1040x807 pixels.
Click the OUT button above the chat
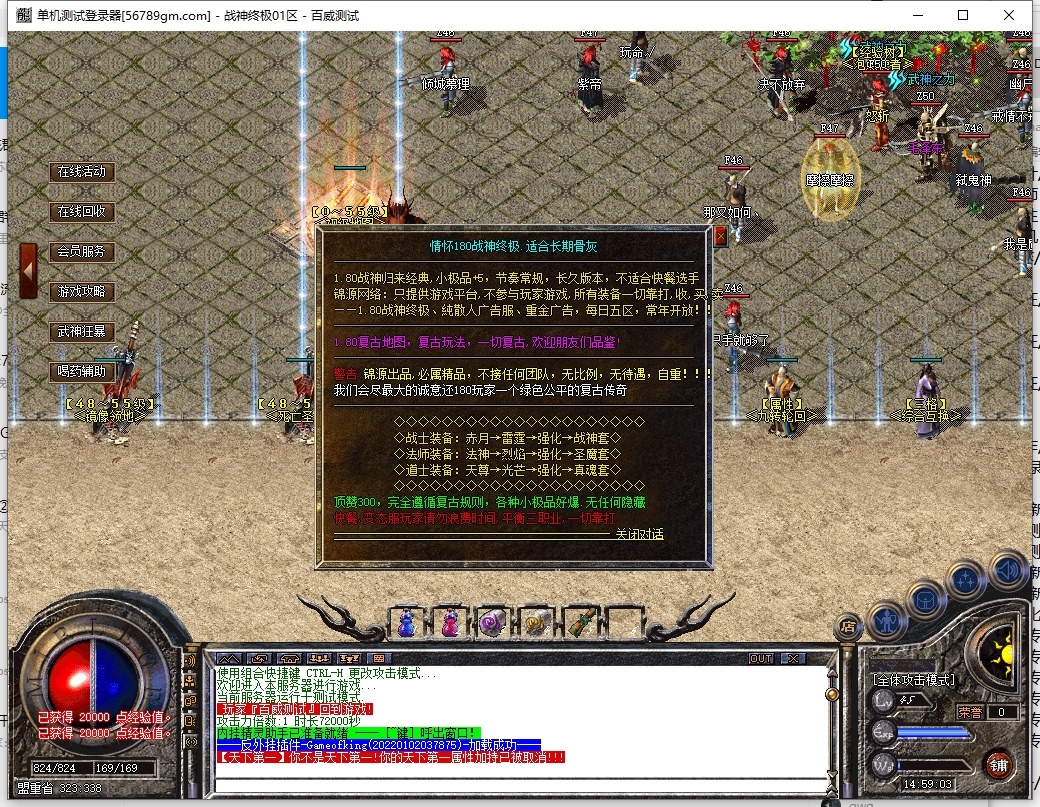click(761, 659)
